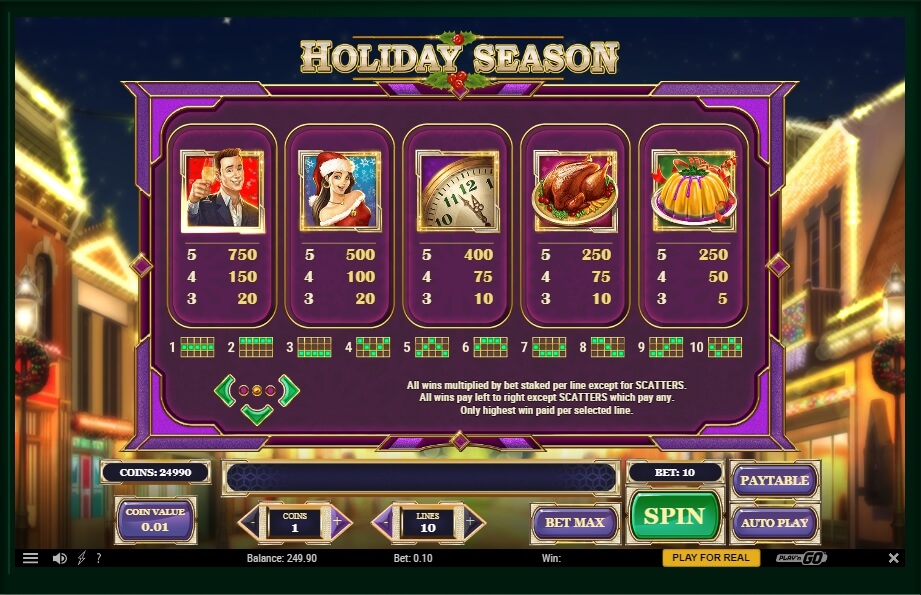This screenshot has width=921, height=595.
Task: Increase the number of lines with plus
Action: pos(471,522)
